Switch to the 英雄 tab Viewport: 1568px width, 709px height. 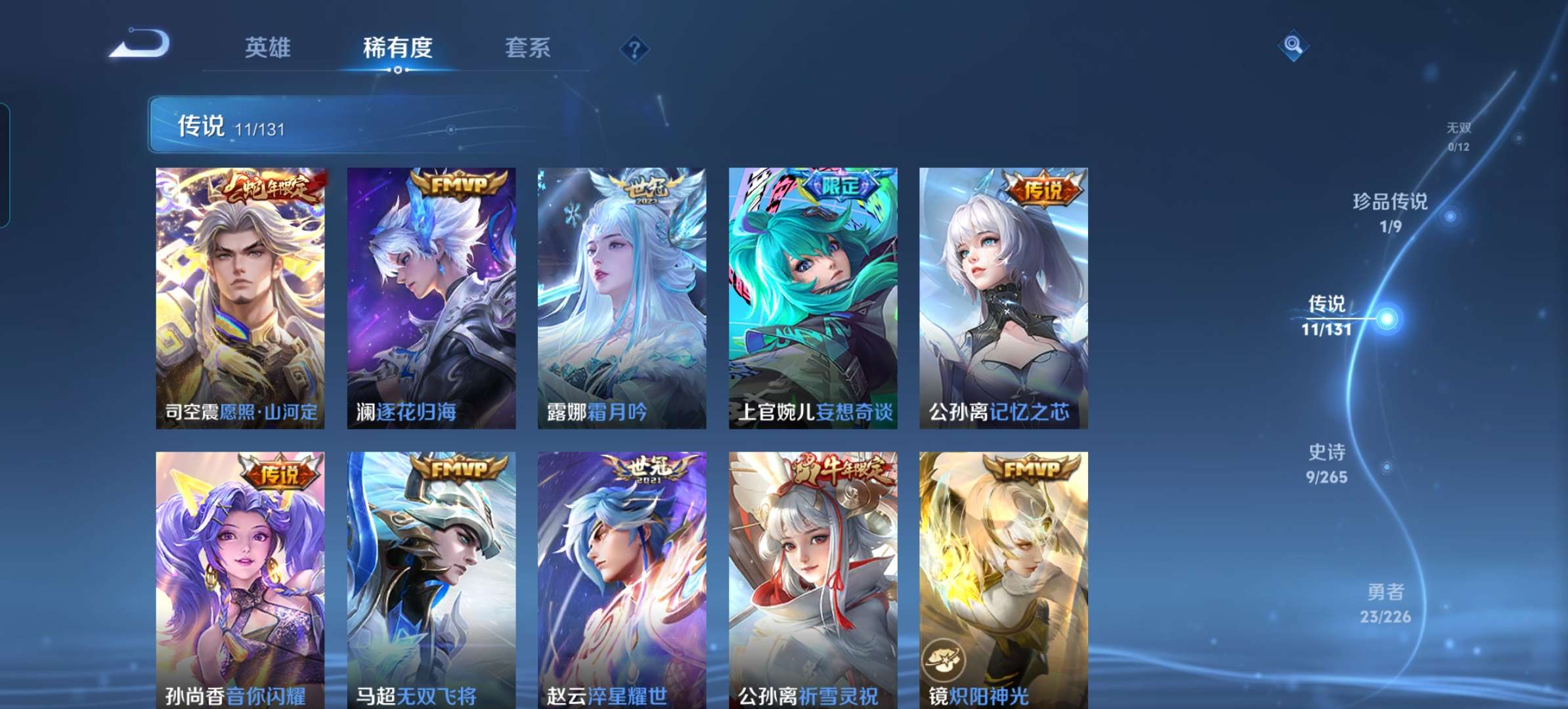coord(269,47)
